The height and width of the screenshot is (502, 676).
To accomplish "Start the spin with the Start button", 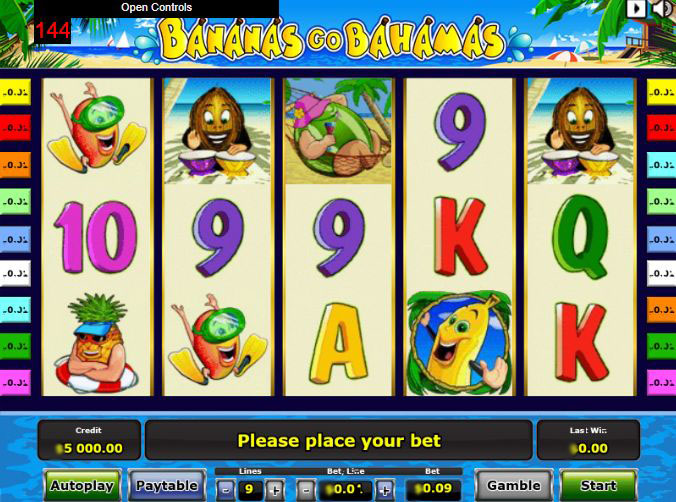I will click(598, 486).
